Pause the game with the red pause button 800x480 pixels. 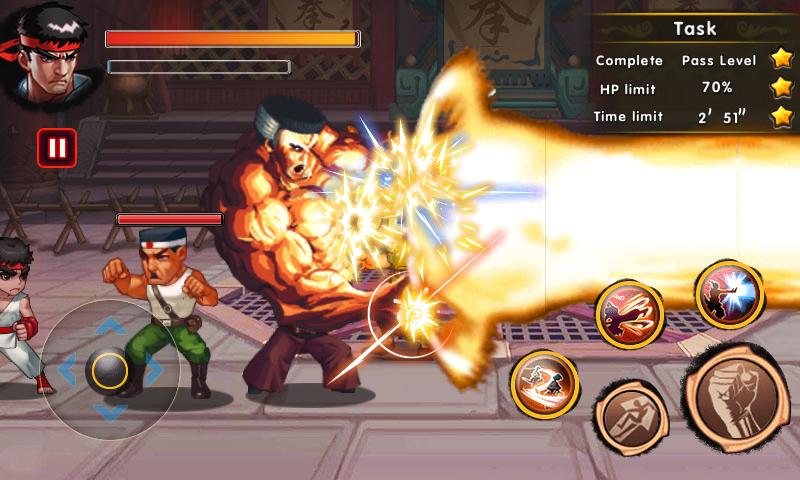coord(56,148)
